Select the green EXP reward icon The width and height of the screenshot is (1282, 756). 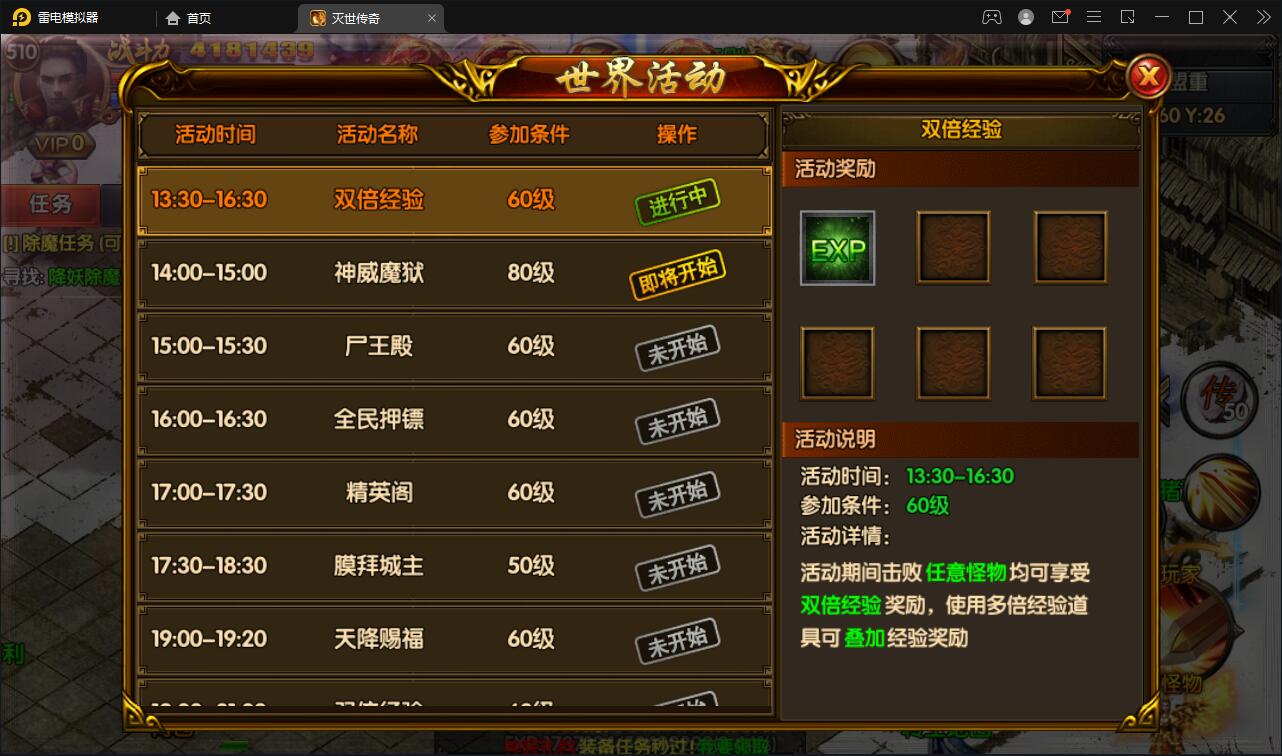point(837,247)
